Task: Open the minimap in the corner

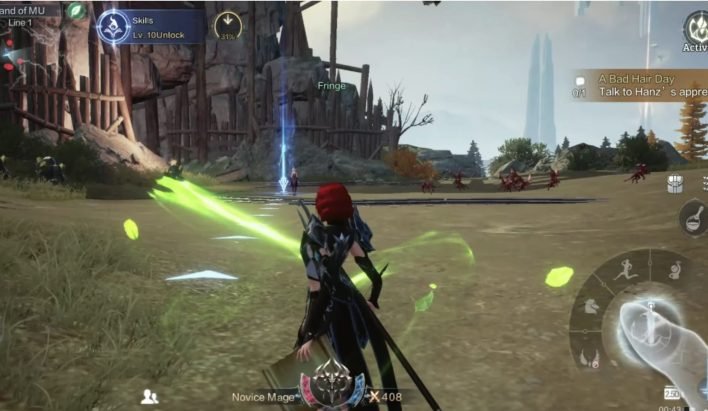Action: click(x=30, y=40)
